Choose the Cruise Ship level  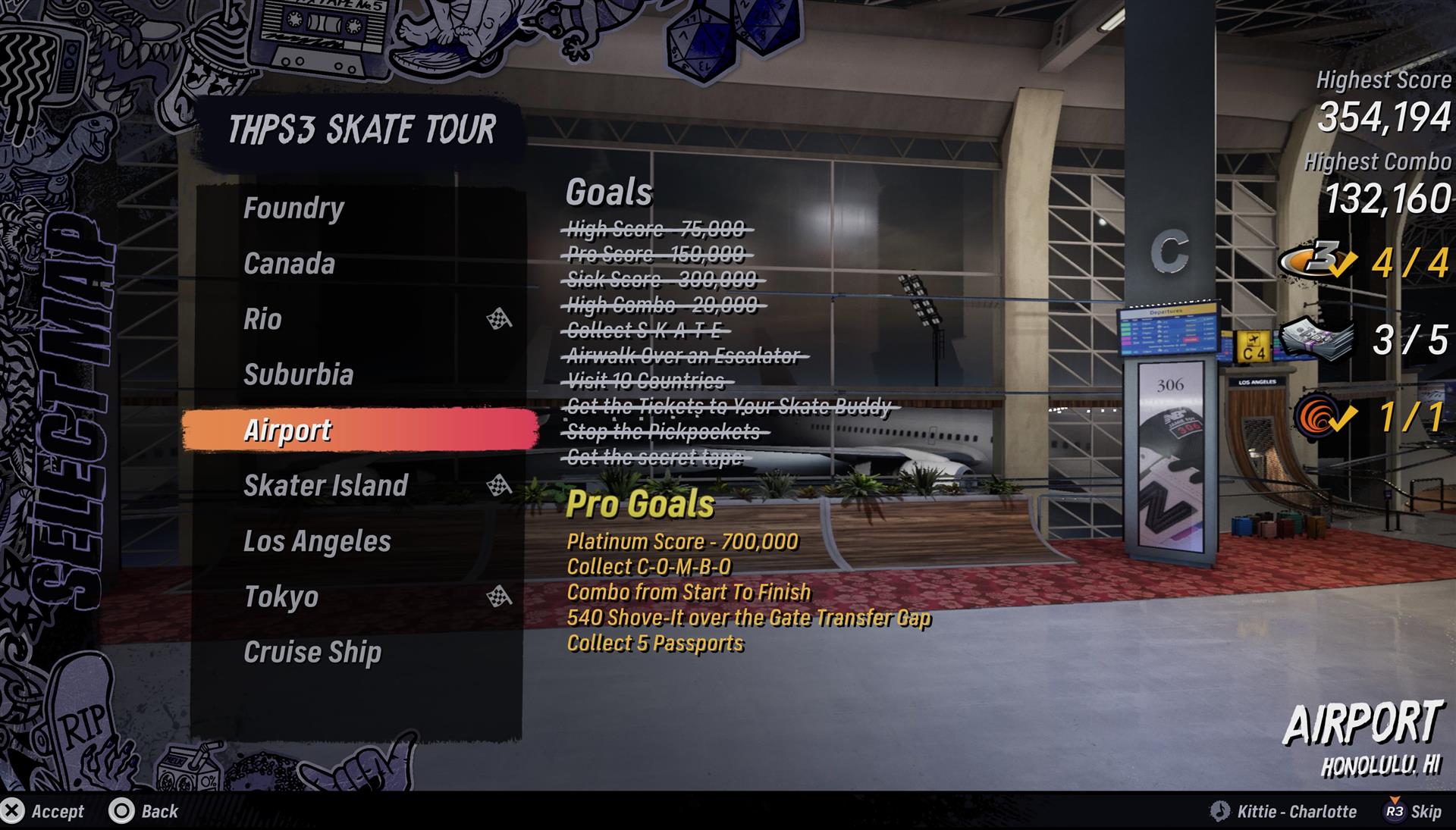[x=312, y=652]
